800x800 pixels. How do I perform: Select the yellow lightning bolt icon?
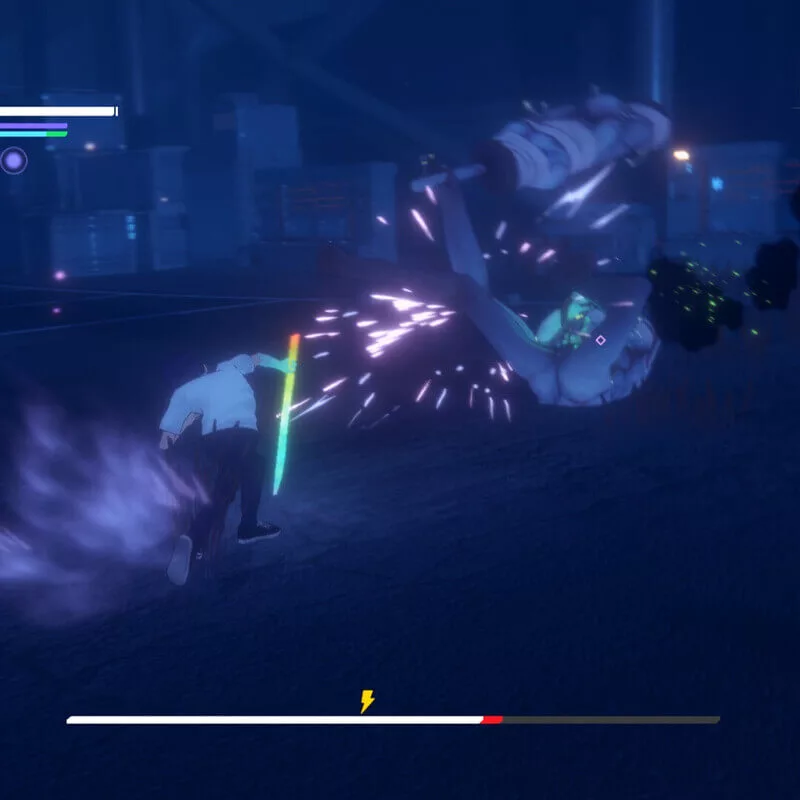[367, 701]
